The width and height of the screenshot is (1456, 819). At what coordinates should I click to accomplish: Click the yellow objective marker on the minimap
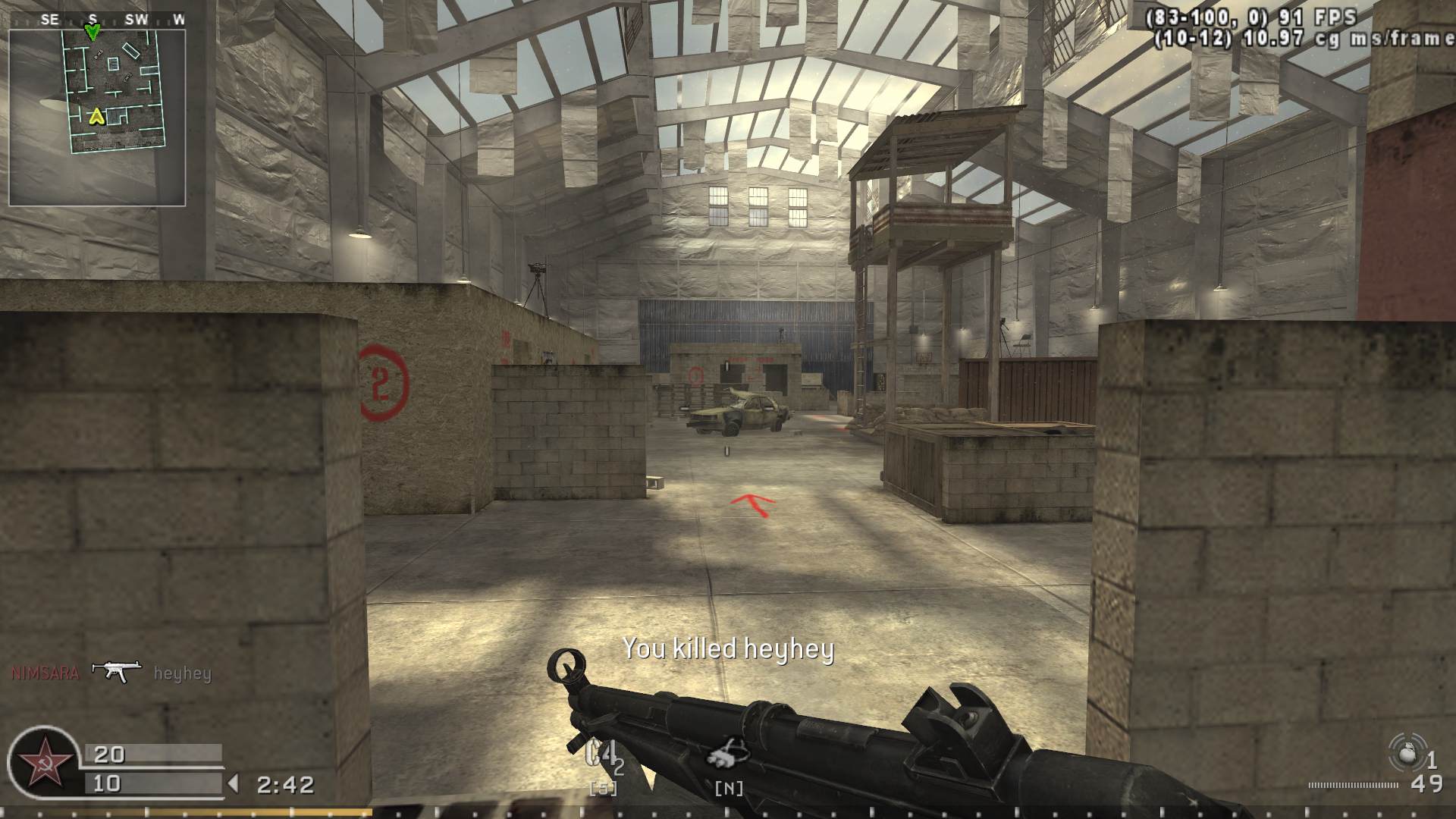coord(97,118)
